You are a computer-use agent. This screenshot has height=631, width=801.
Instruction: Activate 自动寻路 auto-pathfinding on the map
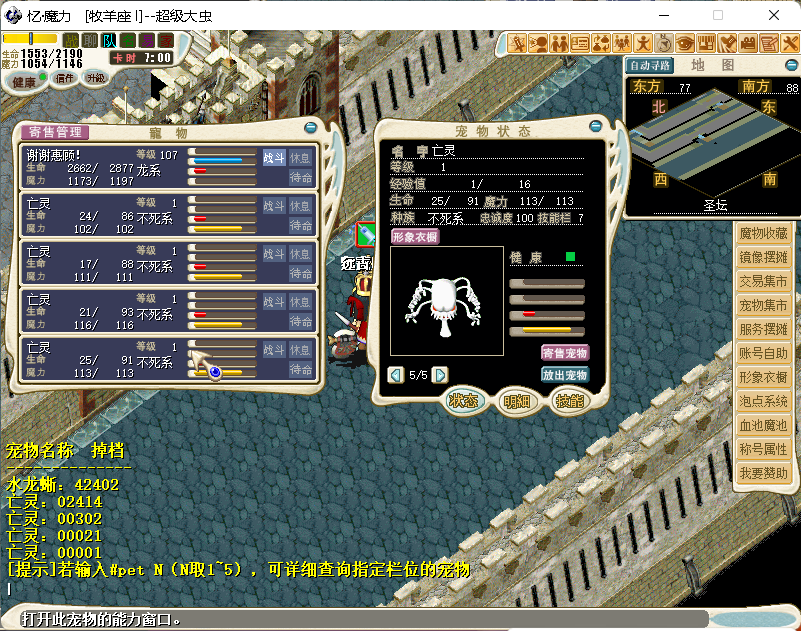point(650,65)
